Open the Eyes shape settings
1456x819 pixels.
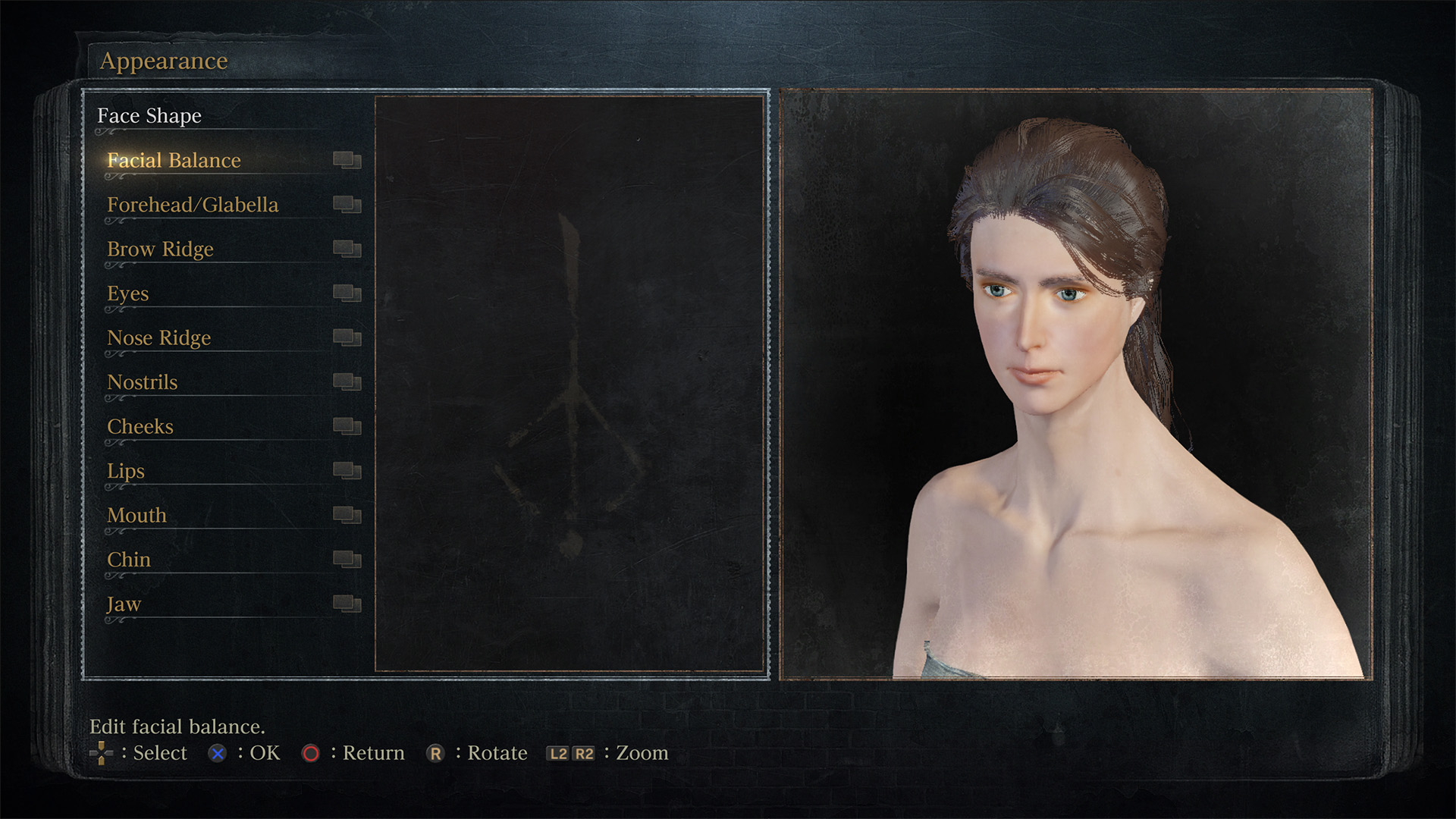[128, 293]
